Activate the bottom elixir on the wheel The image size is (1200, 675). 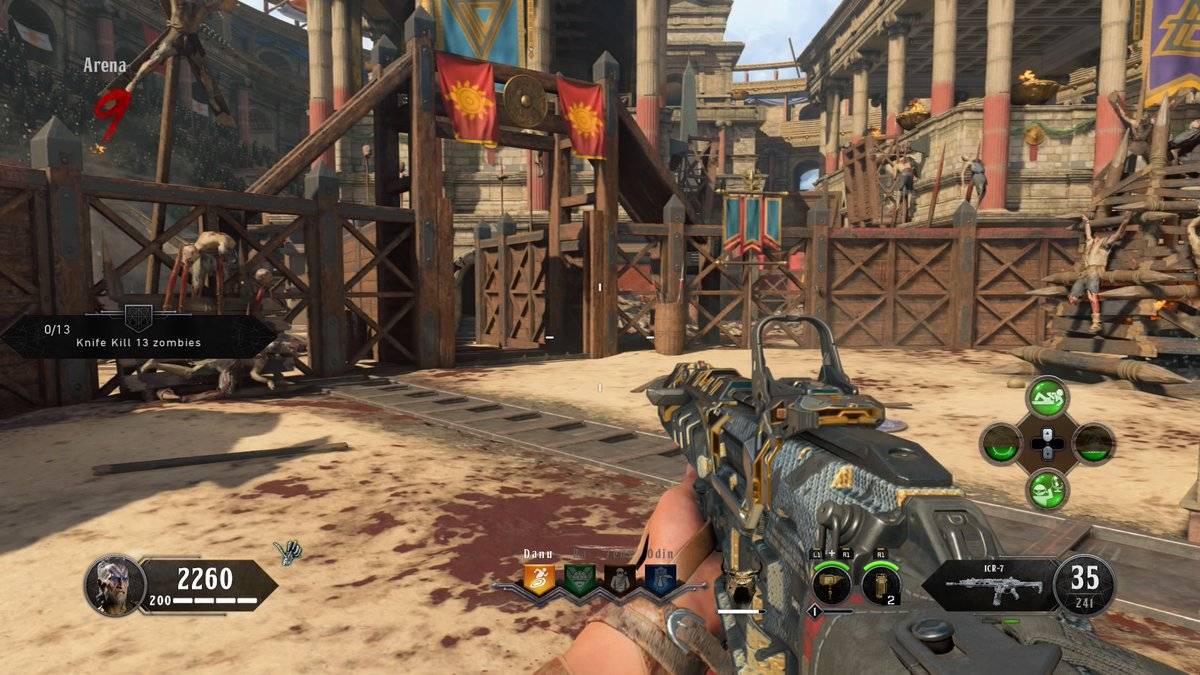(x=1048, y=488)
